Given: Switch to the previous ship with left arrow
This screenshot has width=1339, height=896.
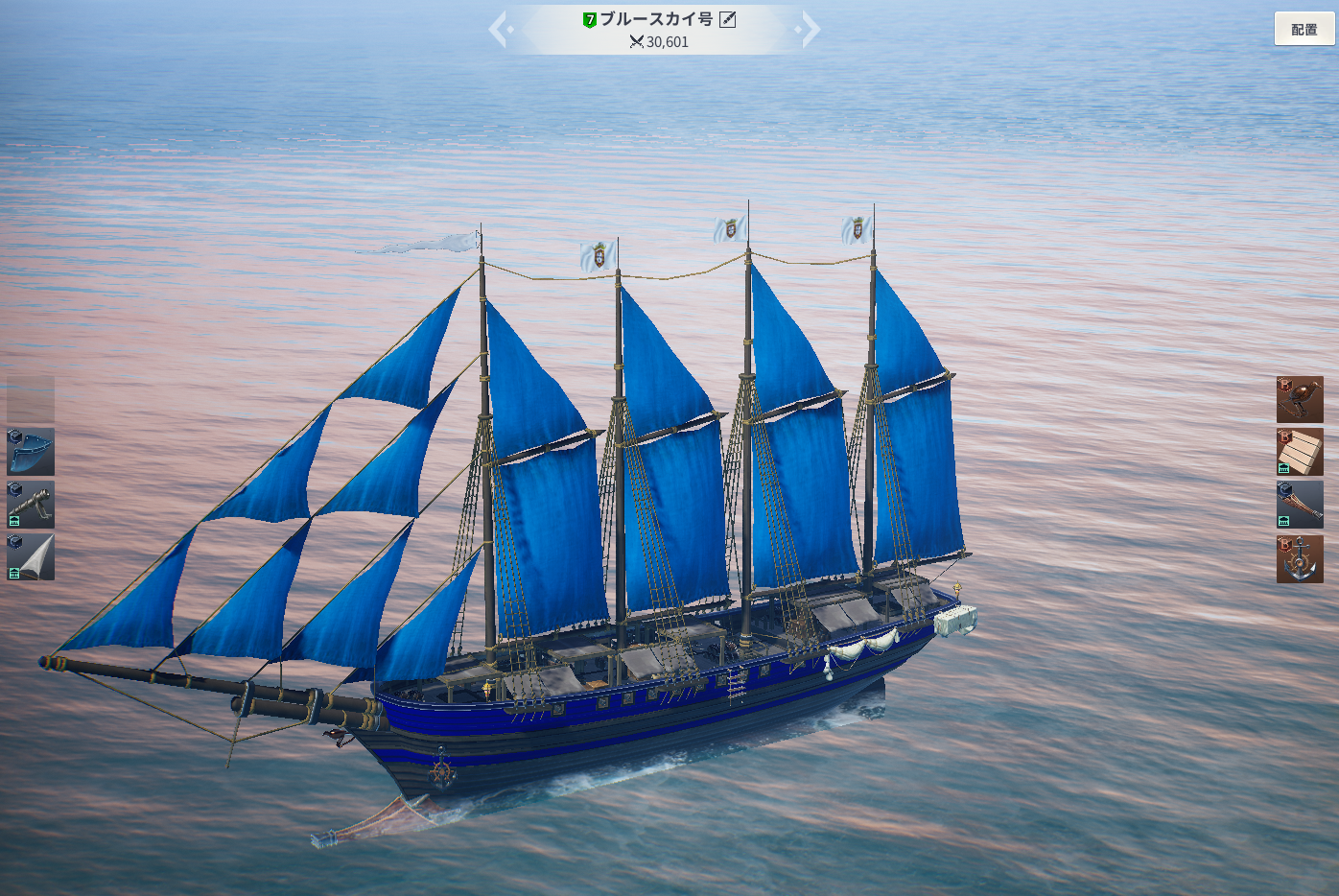Looking at the screenshot, I should pos(498,29).
